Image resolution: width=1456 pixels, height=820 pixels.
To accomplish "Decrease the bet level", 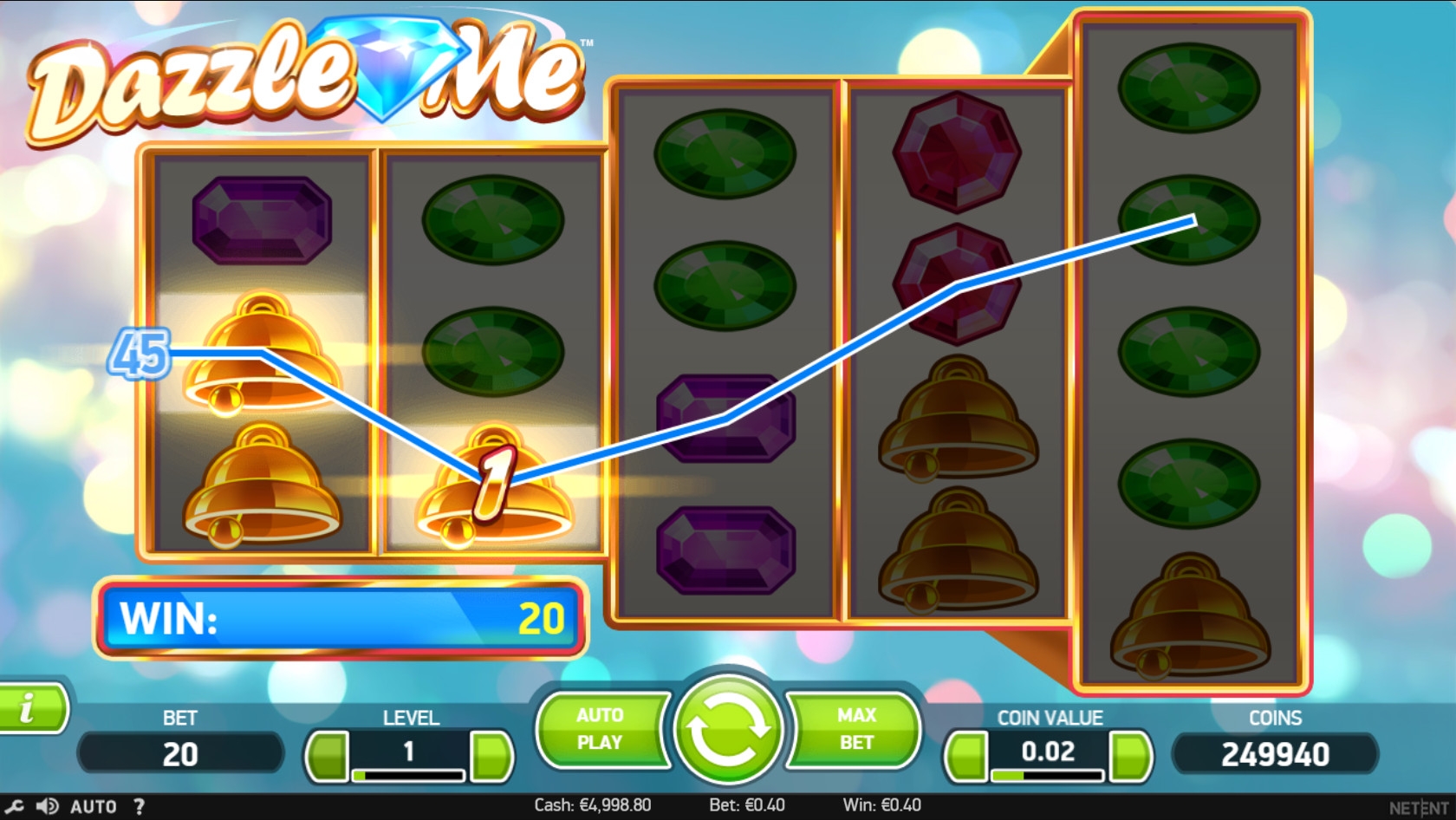I will pos(327,755).
